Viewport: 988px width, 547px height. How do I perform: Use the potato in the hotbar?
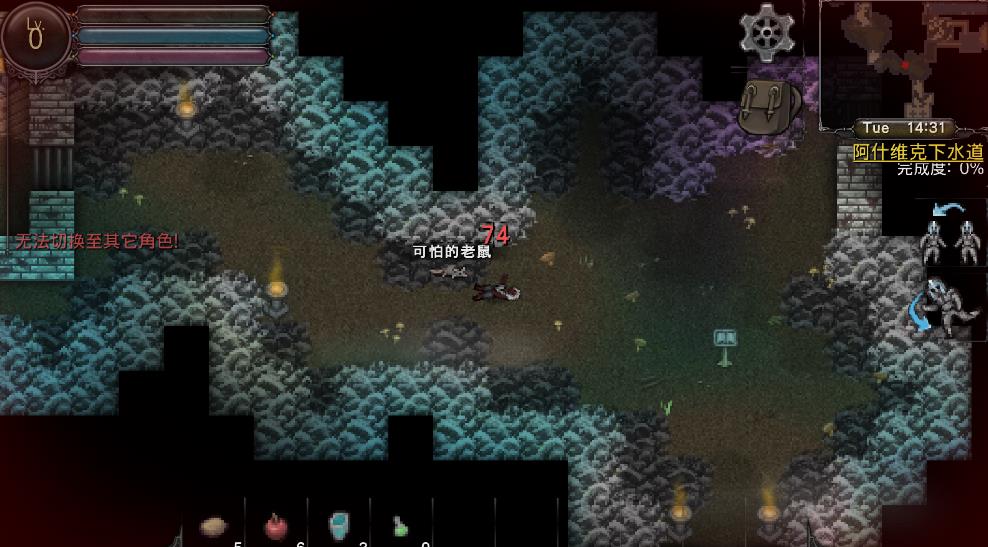click(213, 526)
